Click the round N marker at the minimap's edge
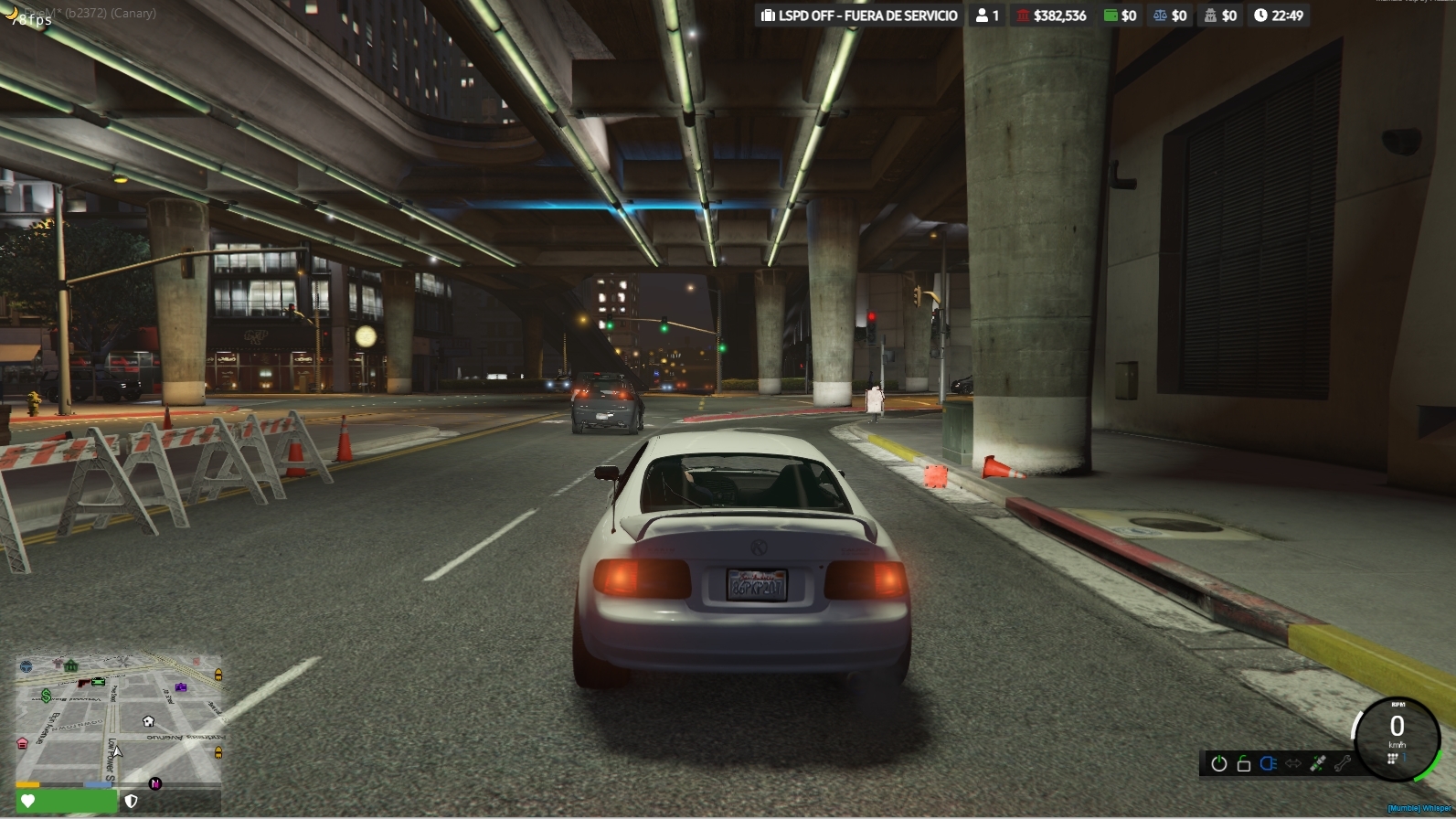This screenshot has height=819, width=1456. pos(155,783)
